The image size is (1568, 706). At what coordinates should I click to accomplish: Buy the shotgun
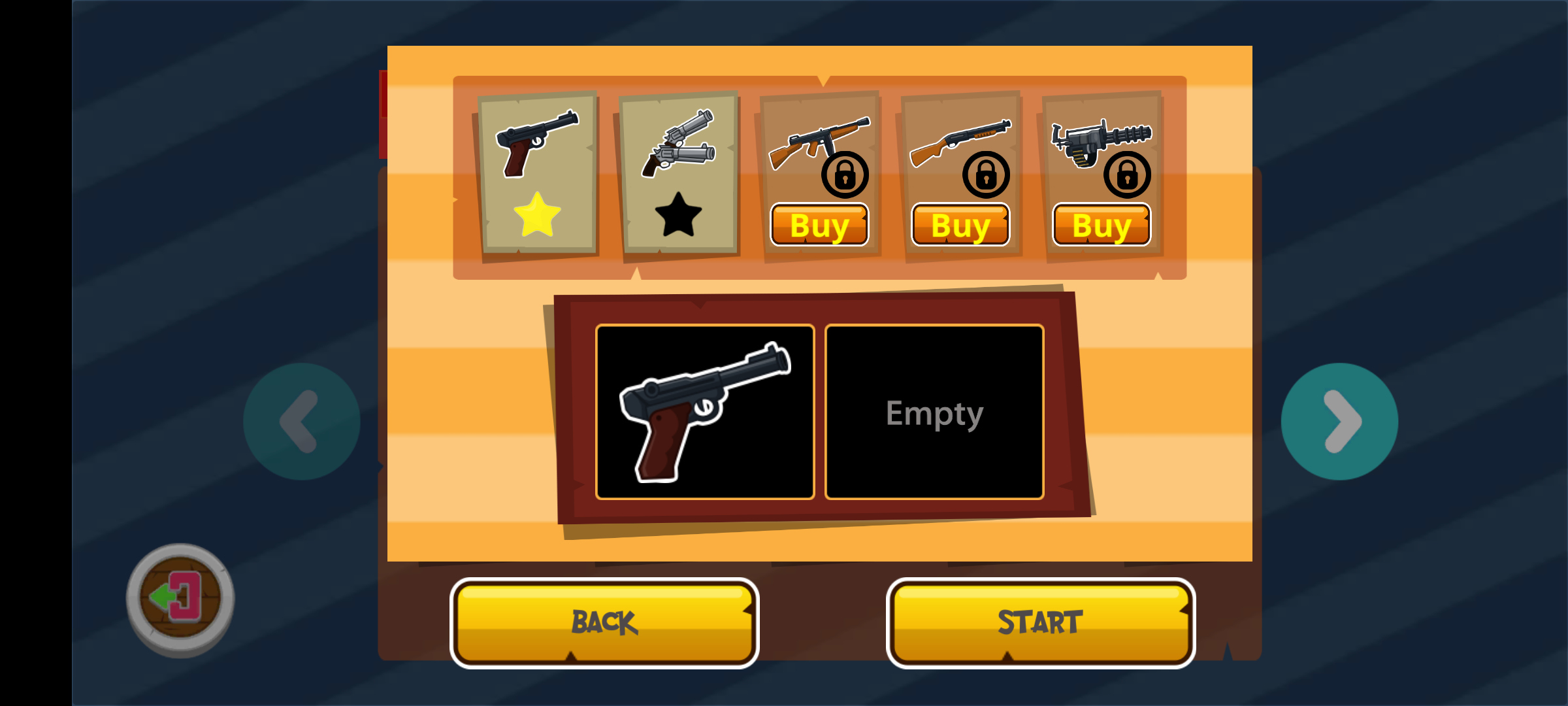[x=960, y=225]
